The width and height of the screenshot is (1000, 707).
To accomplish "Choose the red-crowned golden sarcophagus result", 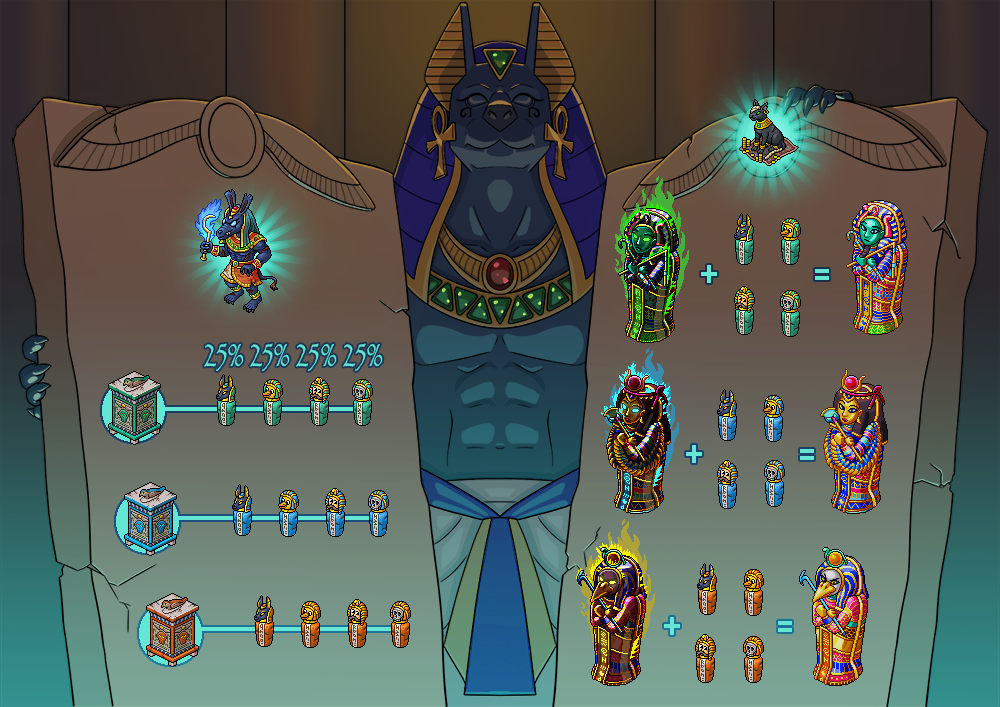I will click(x=856, y=444).
